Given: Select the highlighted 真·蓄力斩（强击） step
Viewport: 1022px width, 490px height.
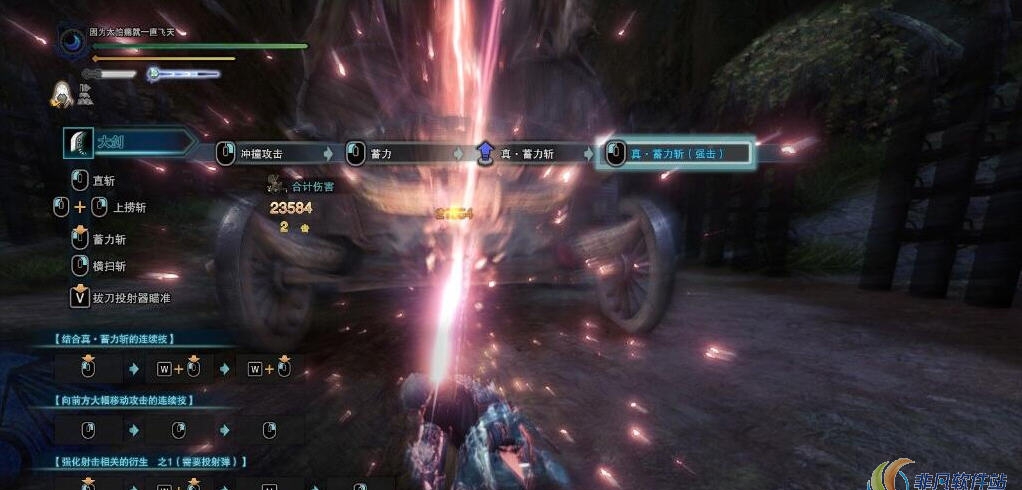Looking at the screenshot, I should pyautogui.click(x=676, y=154).
